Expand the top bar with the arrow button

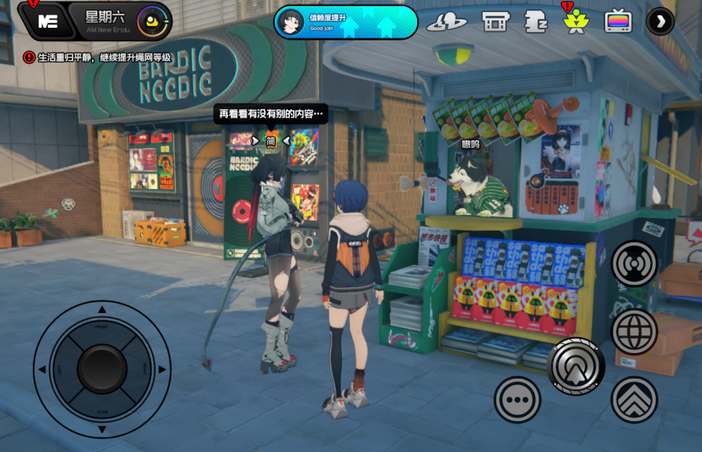pos(659,21)
